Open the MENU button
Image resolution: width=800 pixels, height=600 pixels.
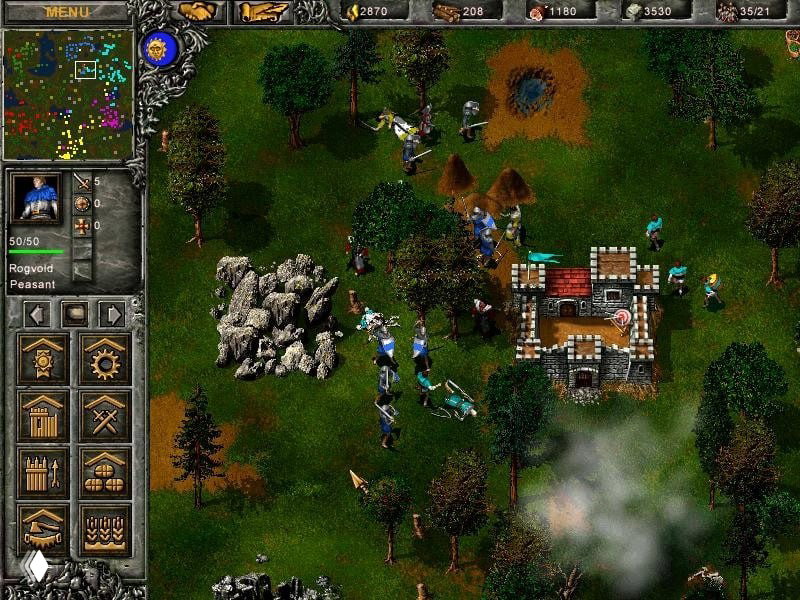(x=67, y=12)
